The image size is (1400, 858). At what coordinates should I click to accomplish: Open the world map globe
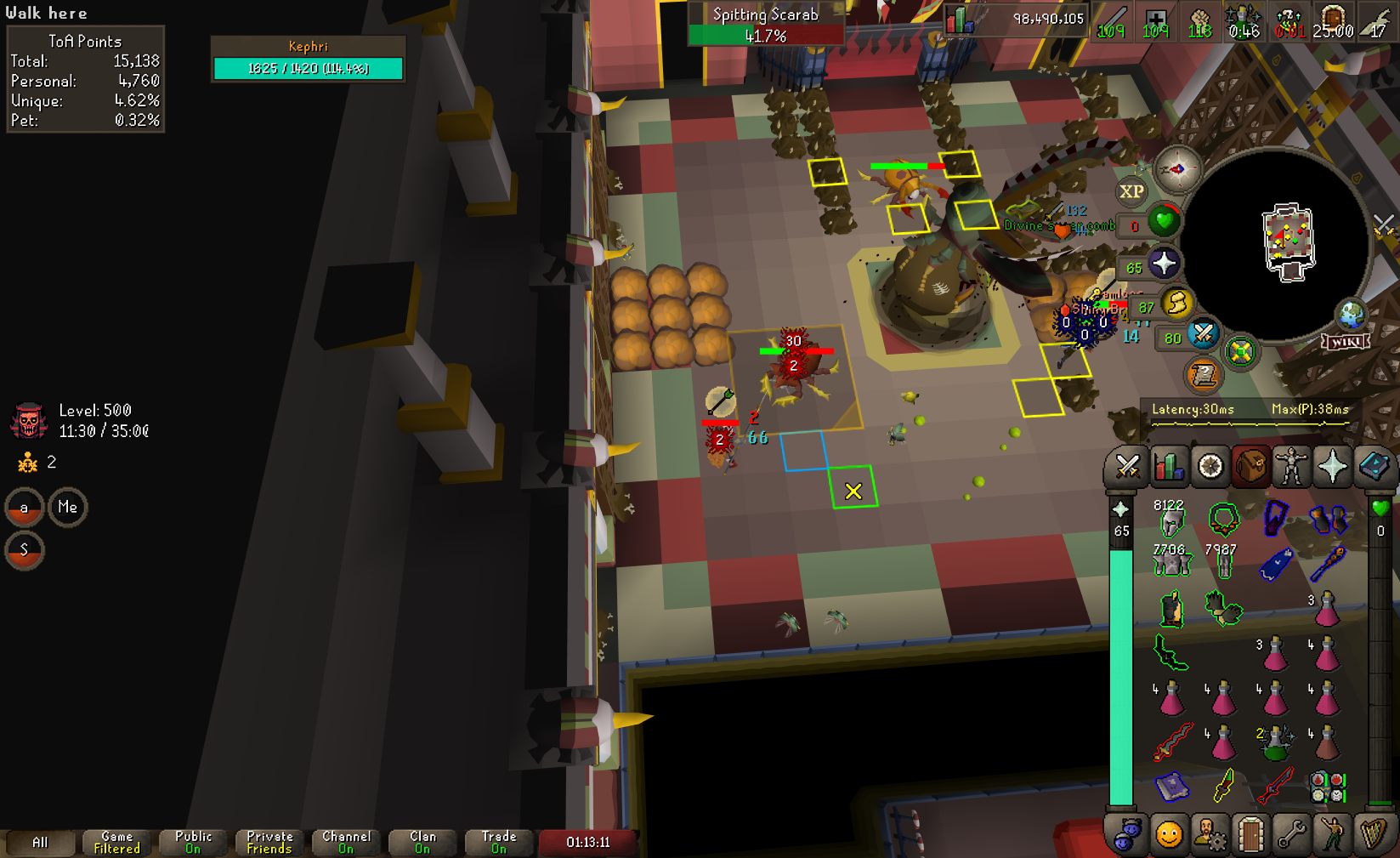1351,315
